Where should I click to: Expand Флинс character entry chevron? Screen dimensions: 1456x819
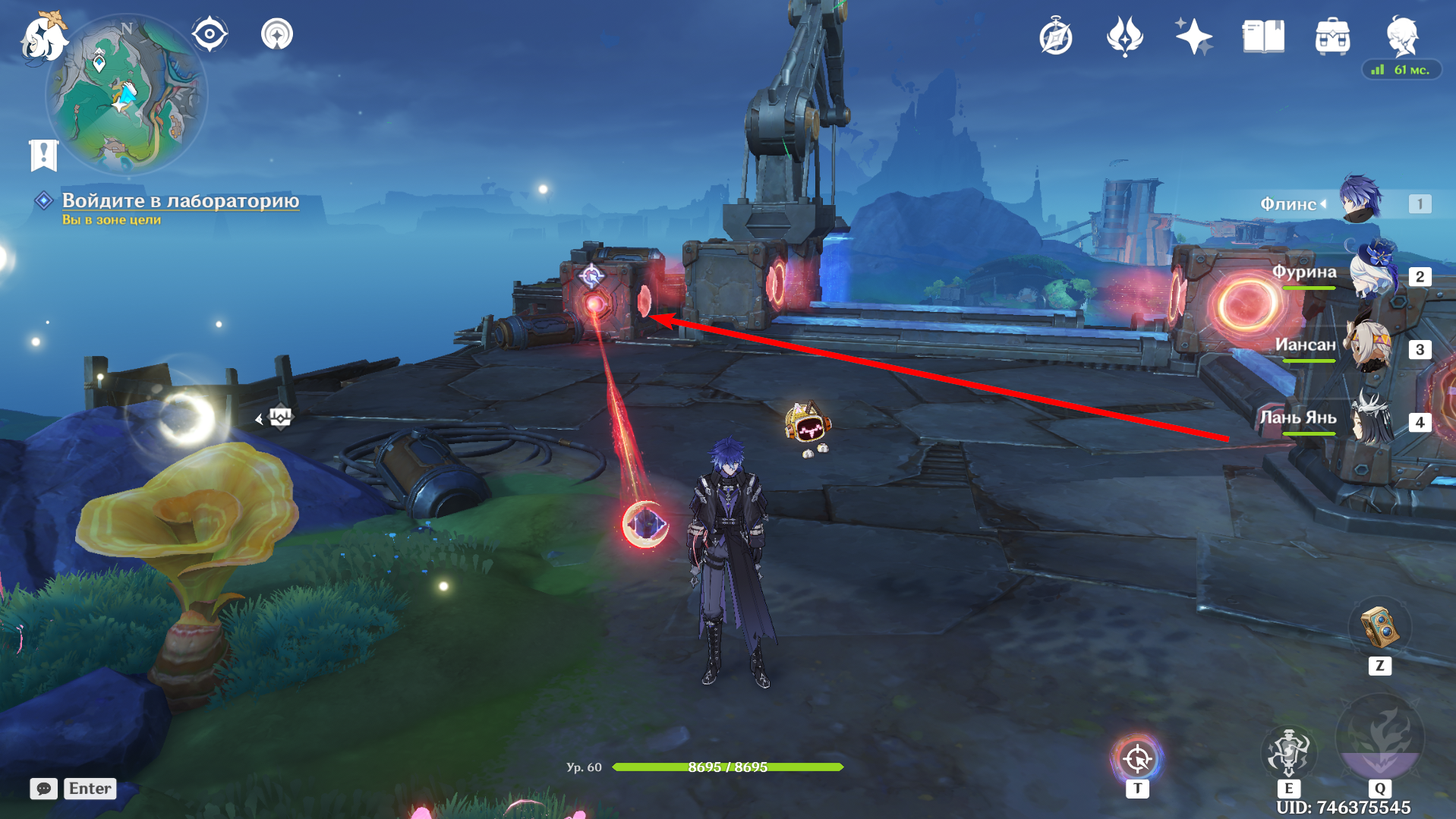click(1325, 203)
